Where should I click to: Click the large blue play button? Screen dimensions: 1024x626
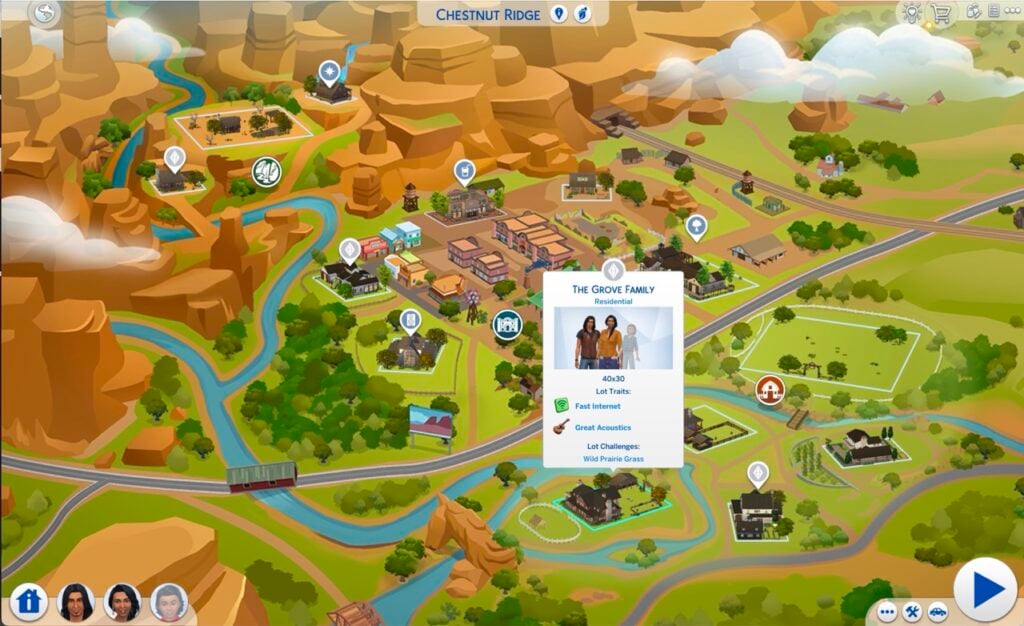(985, 588)
